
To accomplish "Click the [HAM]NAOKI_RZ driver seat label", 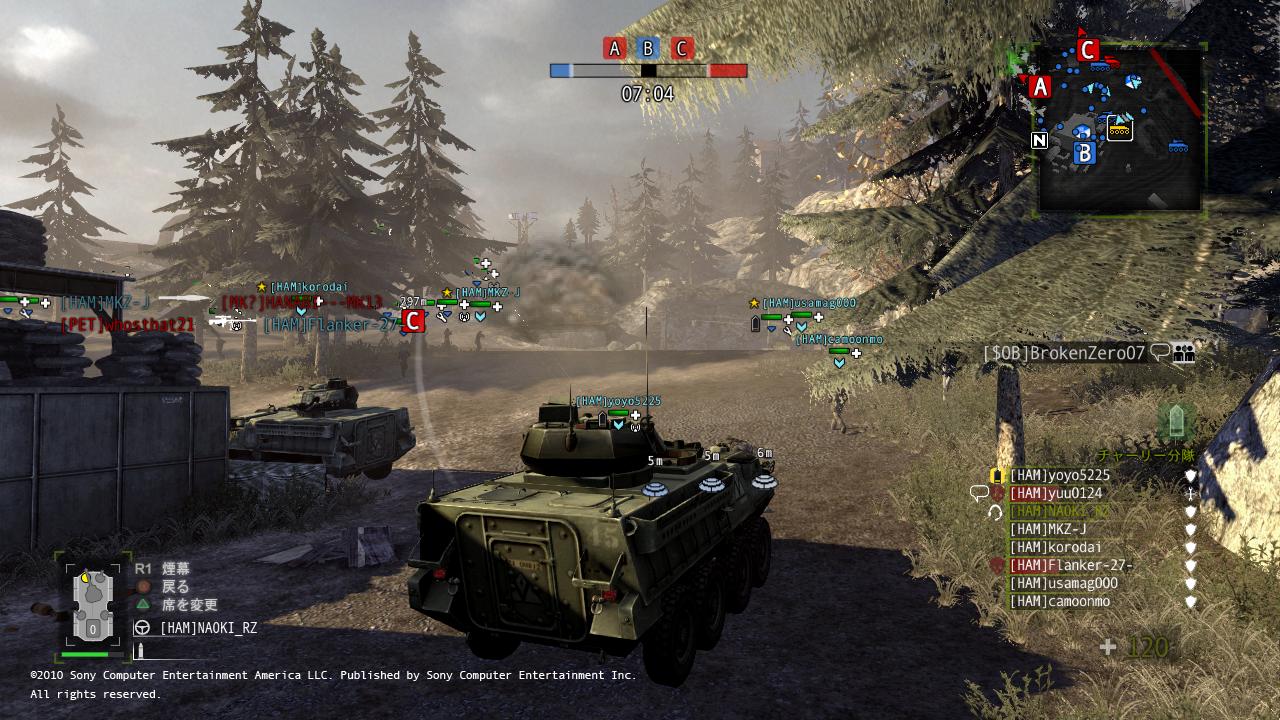I will [208, 628].
